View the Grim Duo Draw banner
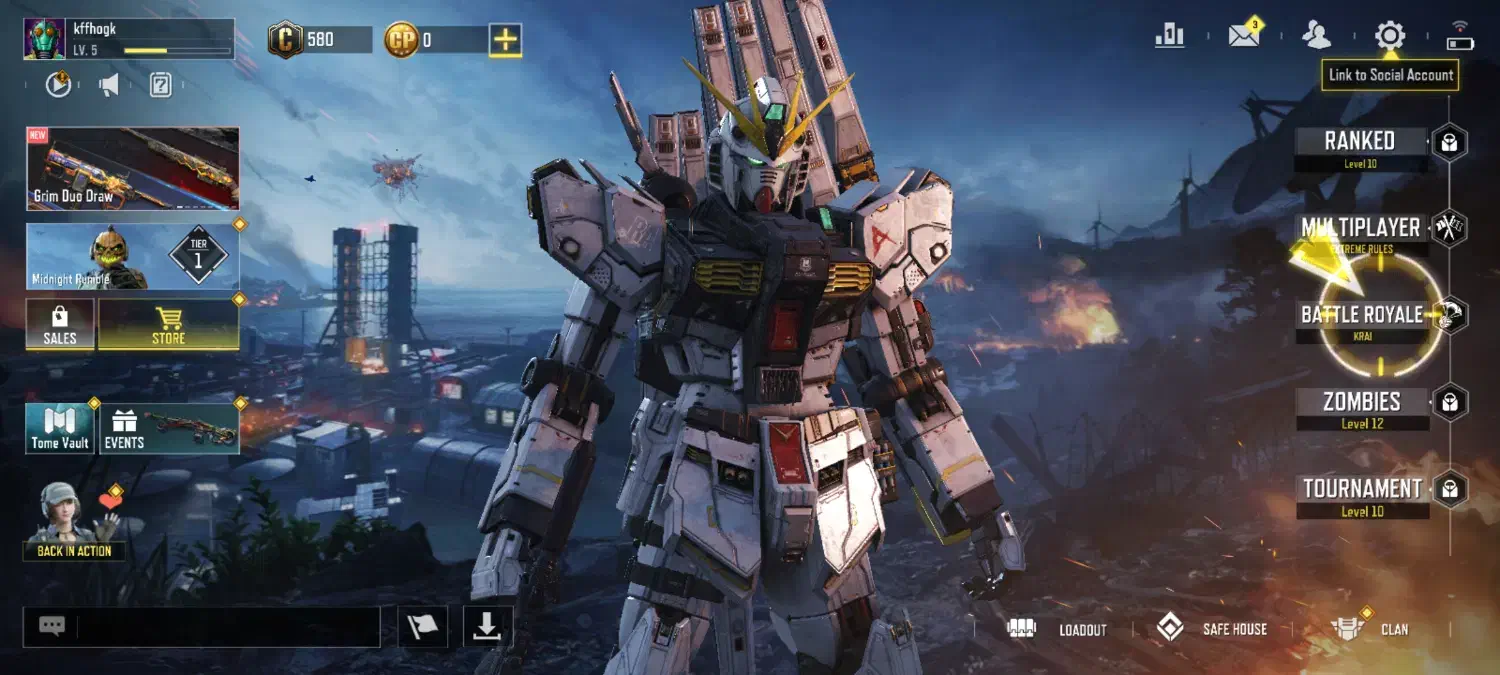 (x=133, y=168)
